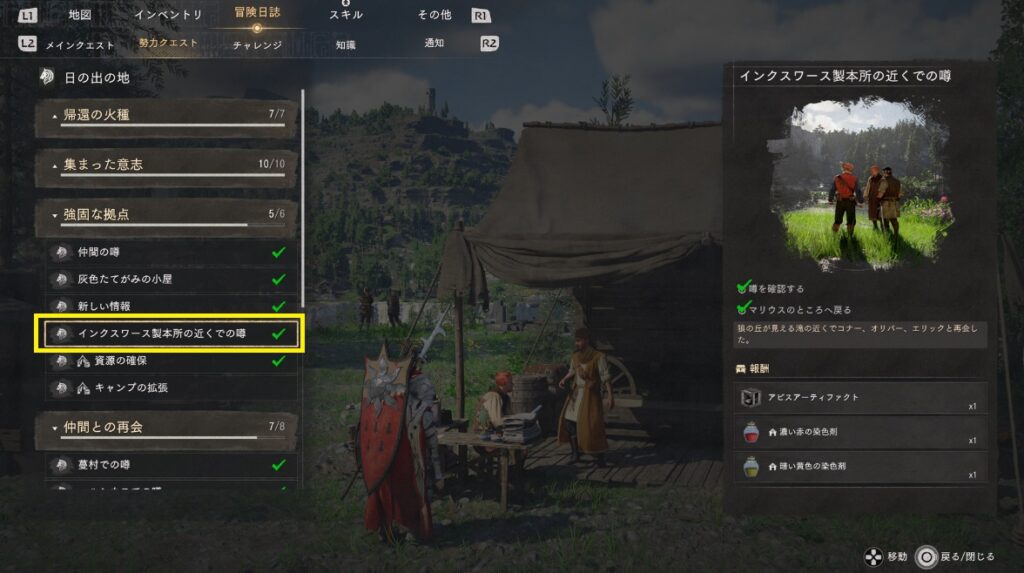Select the 冒険日誌 journal tab
1024x573 pixels.
257,15
